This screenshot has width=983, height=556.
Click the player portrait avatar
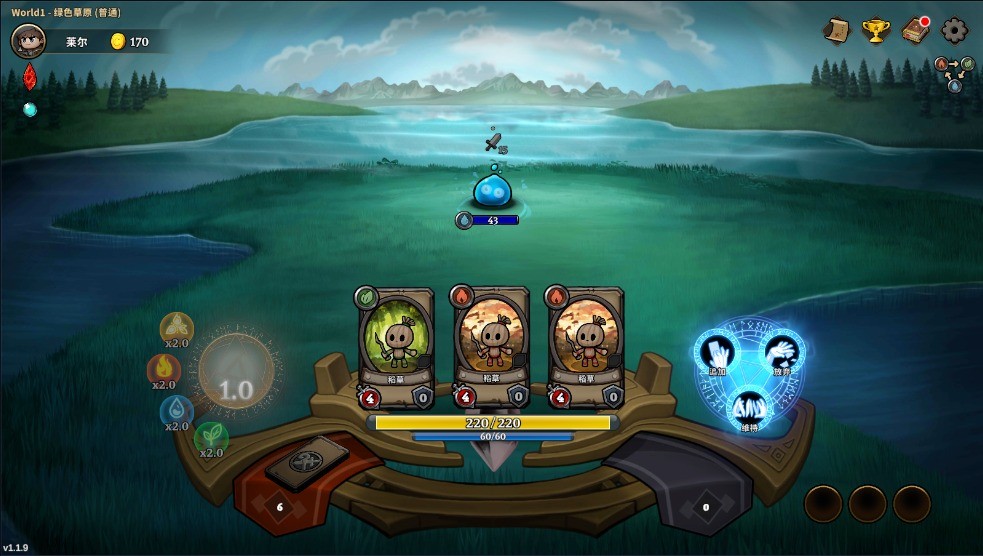(x=29, y=41)
